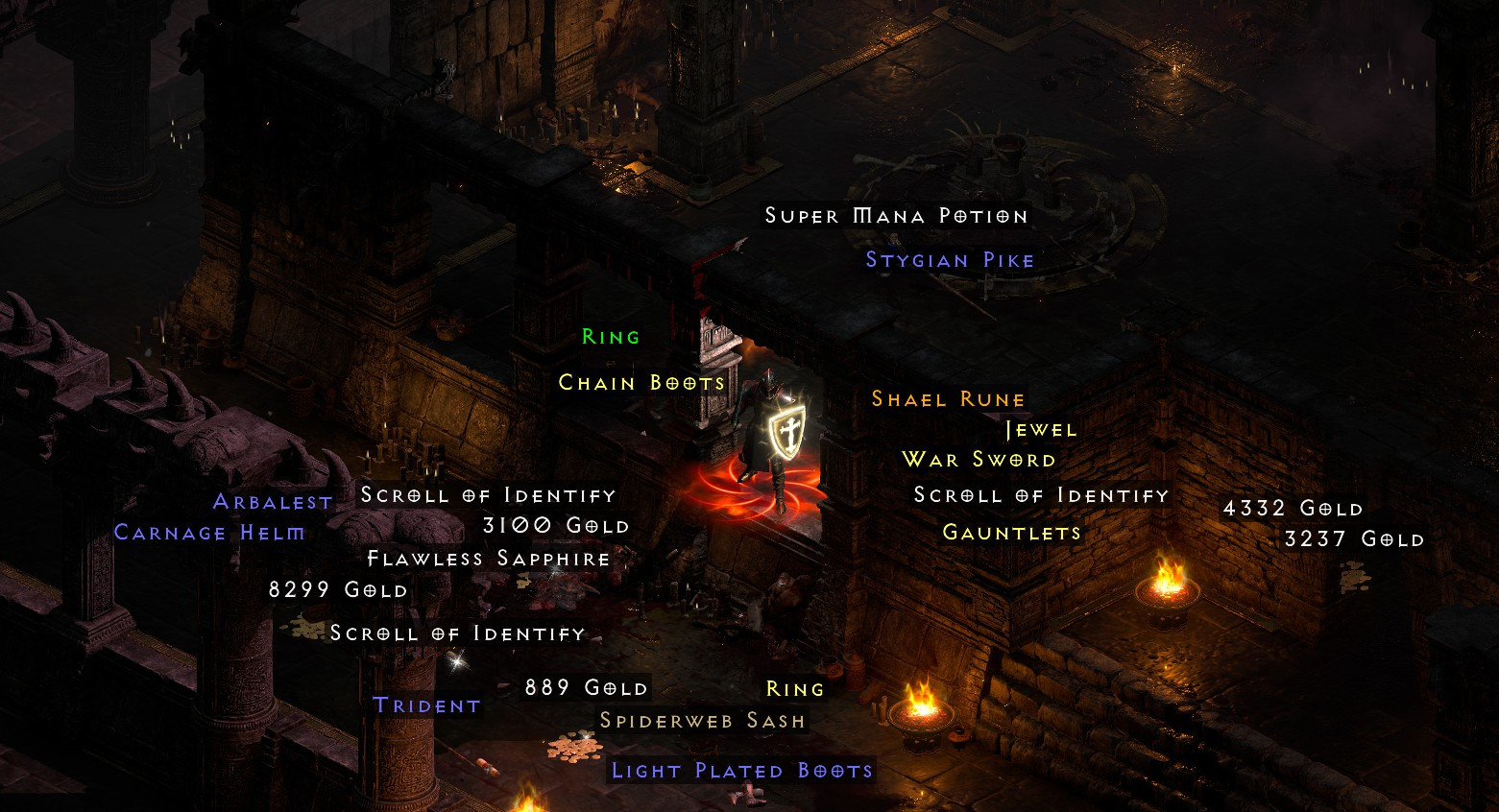Viewport: 1499px width, 812px height.
Task: Collect the Shael Rune
Action: click(947, 398)
